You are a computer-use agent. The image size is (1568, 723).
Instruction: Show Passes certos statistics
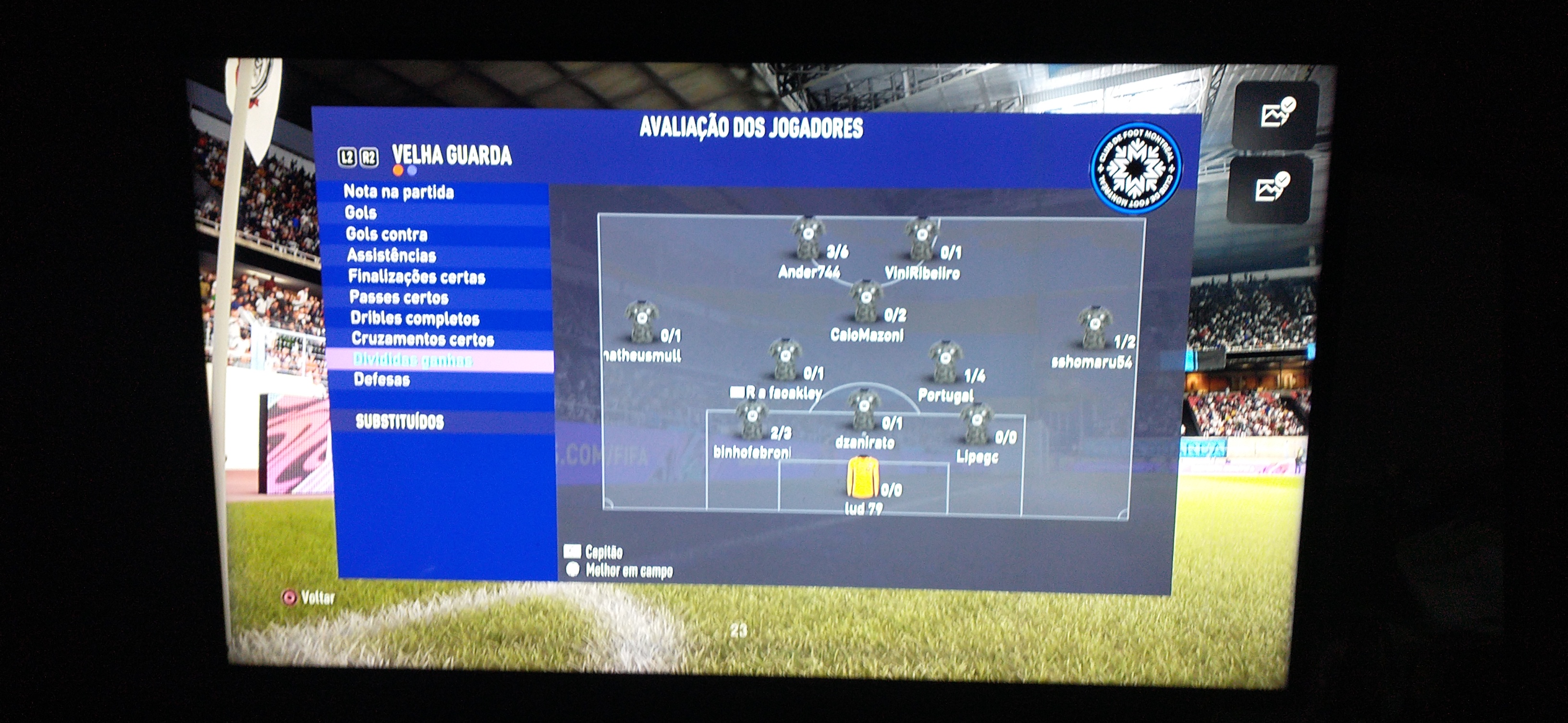(399, 297)
